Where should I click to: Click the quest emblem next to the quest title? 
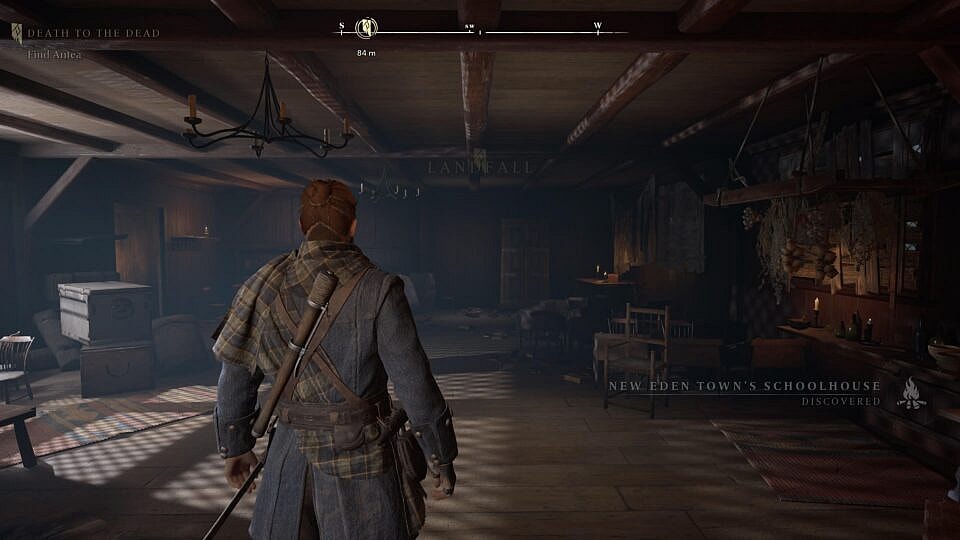coord(17,33)
